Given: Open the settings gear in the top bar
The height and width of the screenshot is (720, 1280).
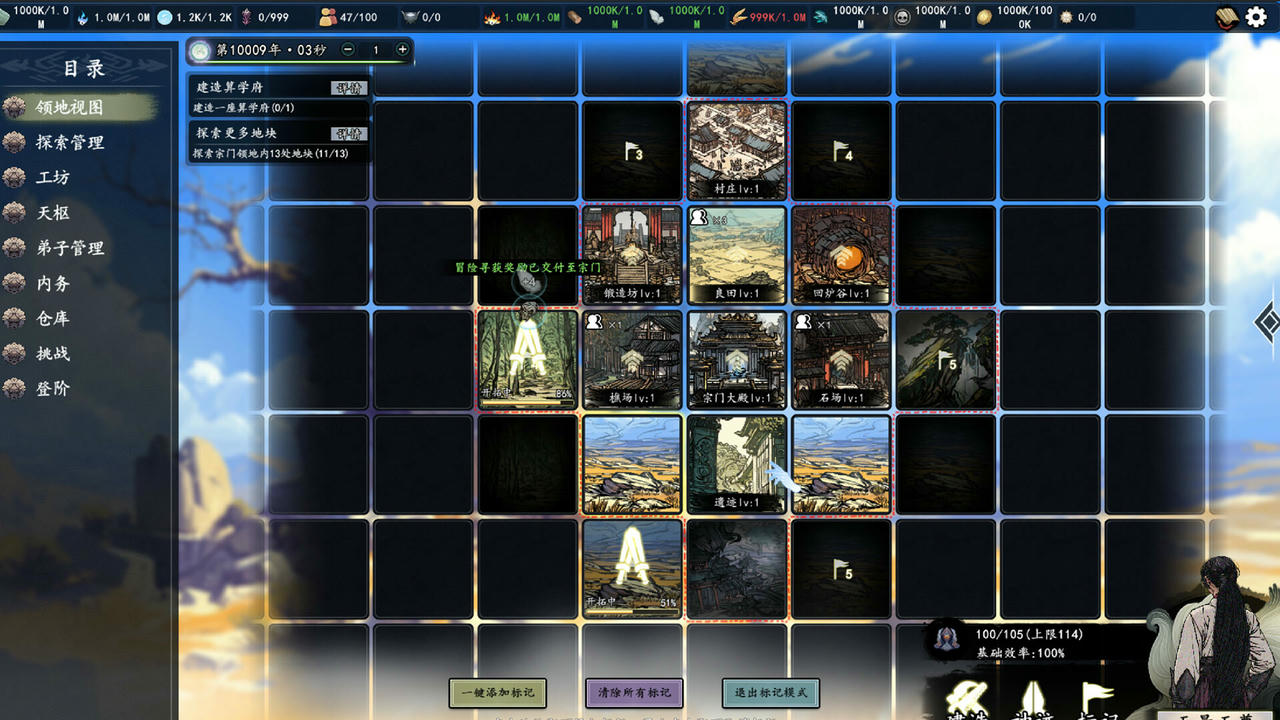Looking at the screenshot, I should point(1255,16).
